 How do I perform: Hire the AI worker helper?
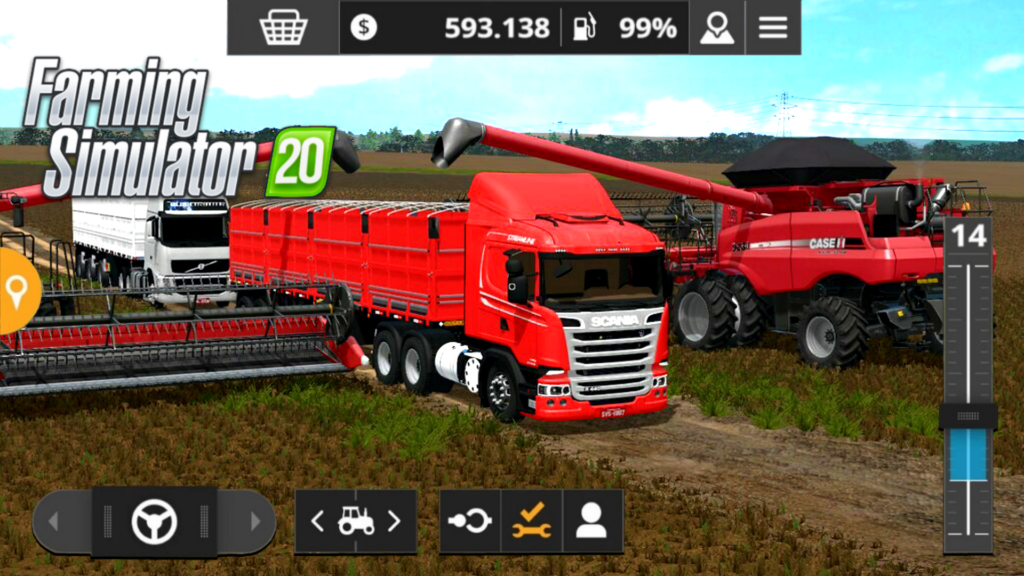tap(592, 521)
